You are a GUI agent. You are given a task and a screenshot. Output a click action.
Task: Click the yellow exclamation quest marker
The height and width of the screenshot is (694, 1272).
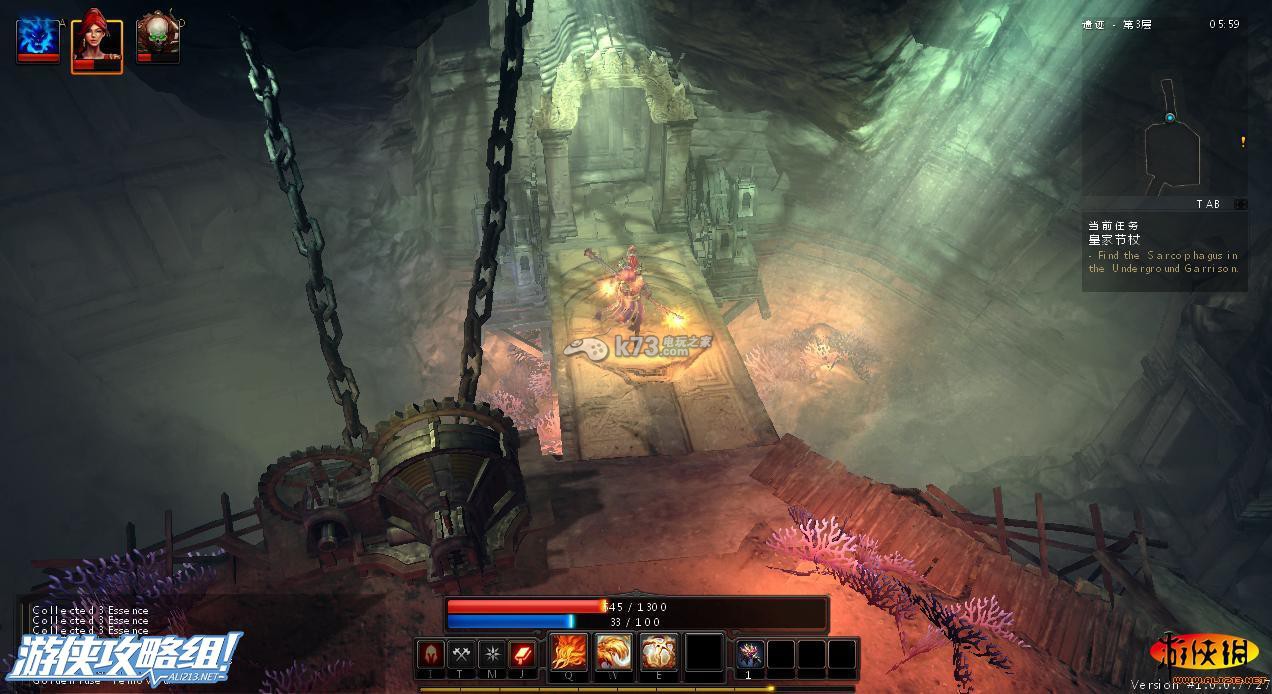click(1243, 142)
